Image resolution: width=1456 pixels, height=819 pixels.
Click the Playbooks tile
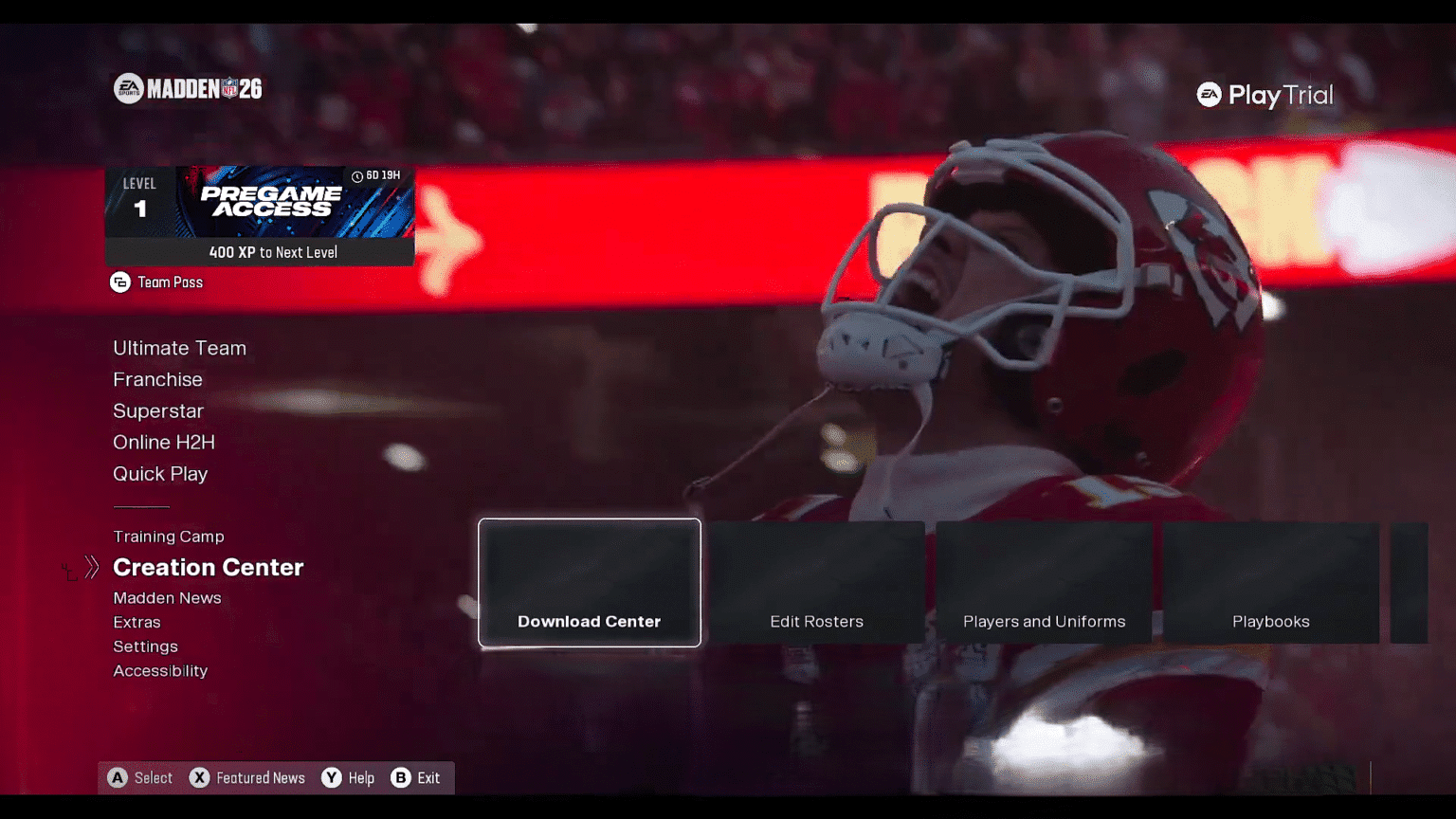pyautogui.click(x=1270, y=583)
